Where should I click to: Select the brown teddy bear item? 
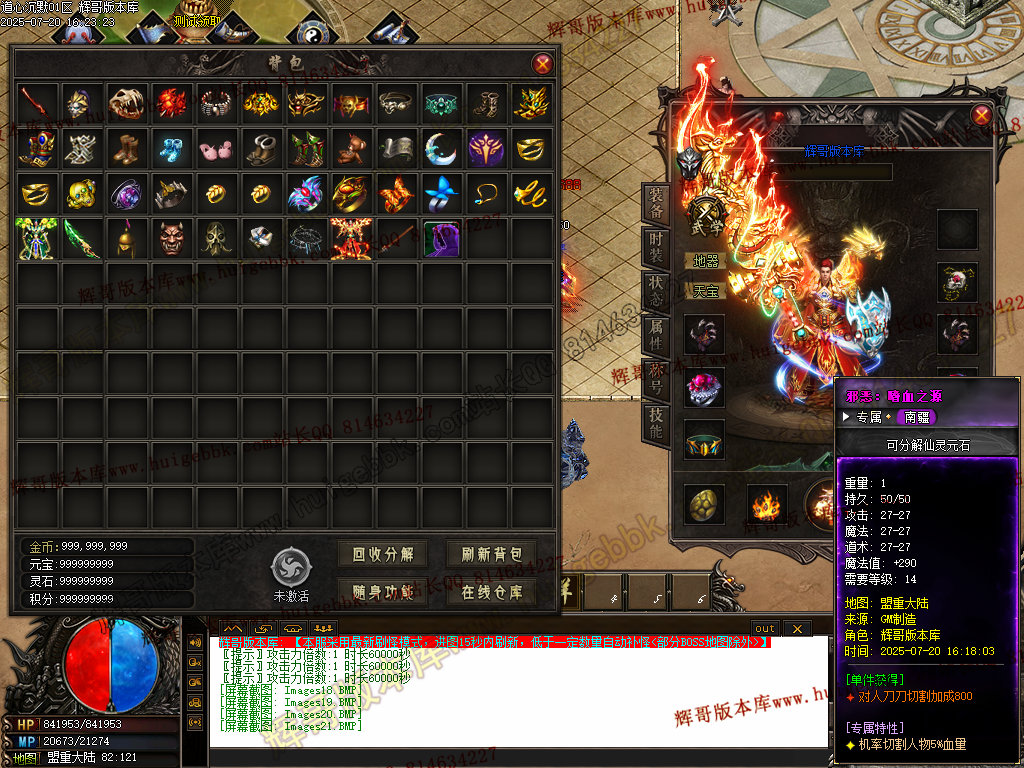pos(350,148)
